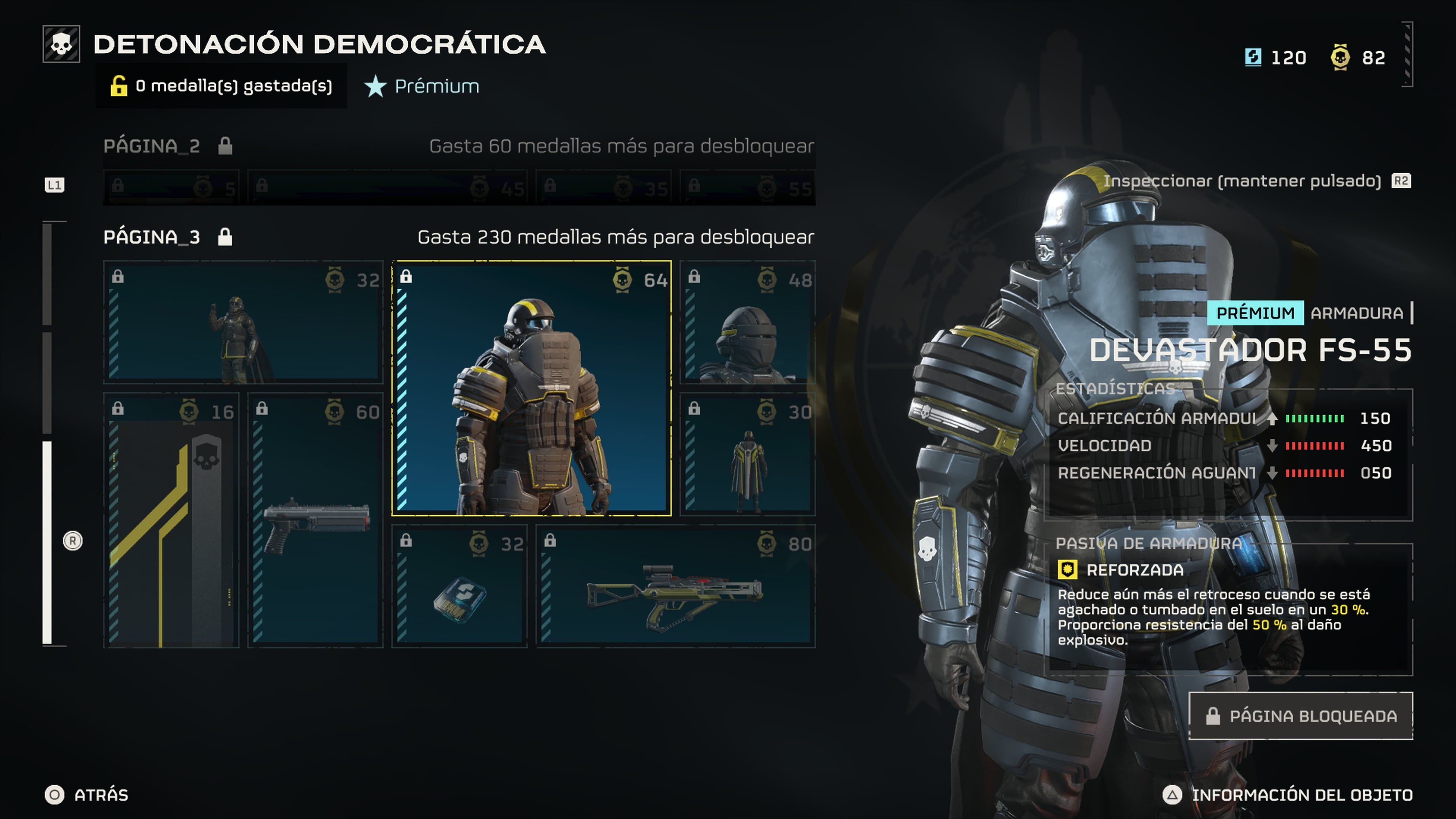Toggle the unlocked padlock on '0 medalla(s) gastada(s)'
Viewport: 1456px width, 819px height.
coord(120,86)
